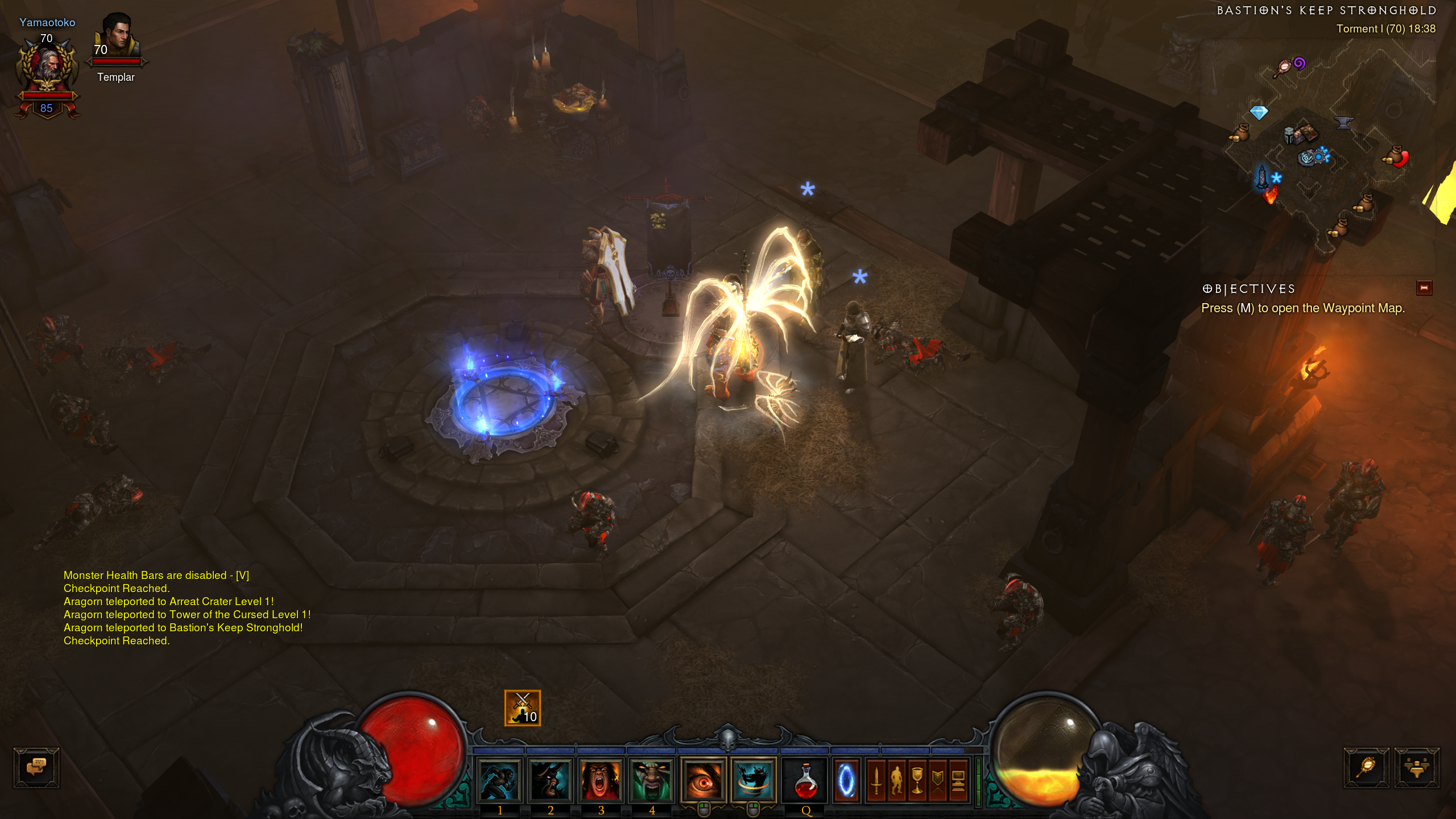The width and height of the screenshot is (1456, 819).
Task: Click the Yamaotoko hero portrait
Action: point(47,68)
